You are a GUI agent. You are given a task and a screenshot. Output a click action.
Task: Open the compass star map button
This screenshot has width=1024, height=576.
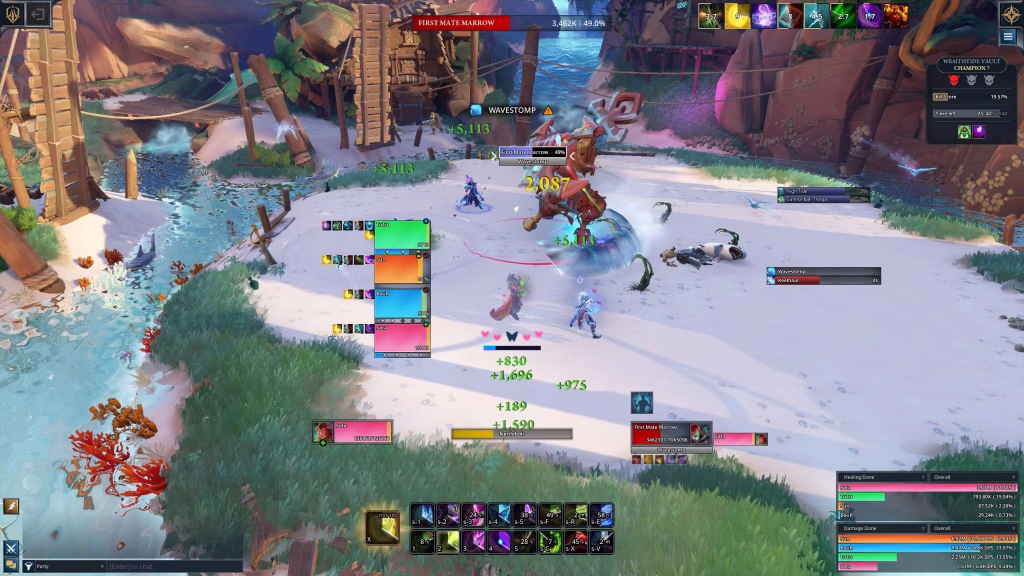pyautogui.click(x=1010, y=13)
